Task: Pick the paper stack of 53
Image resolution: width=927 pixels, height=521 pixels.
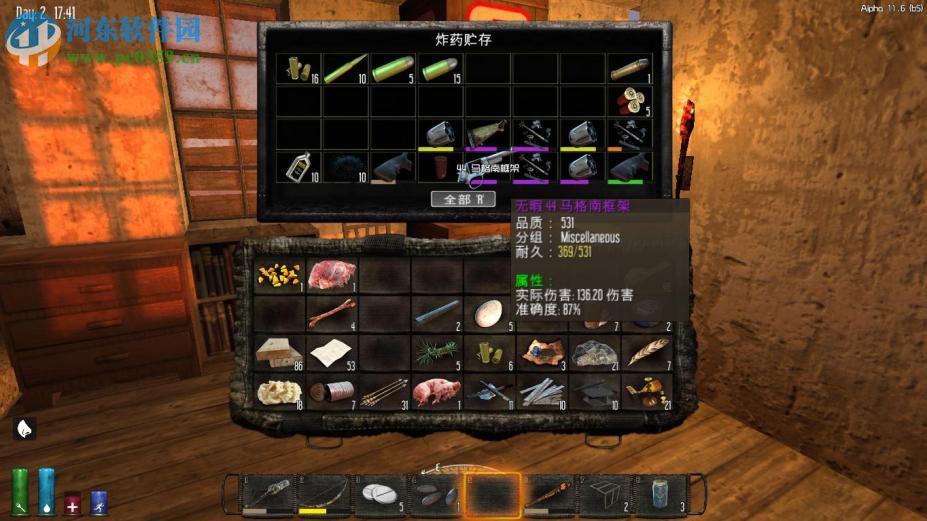Action: 329,351
